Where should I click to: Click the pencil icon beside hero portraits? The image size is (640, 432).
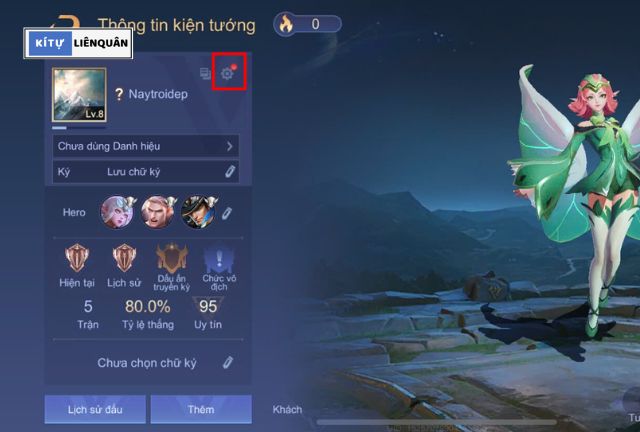tap(227, 212)
